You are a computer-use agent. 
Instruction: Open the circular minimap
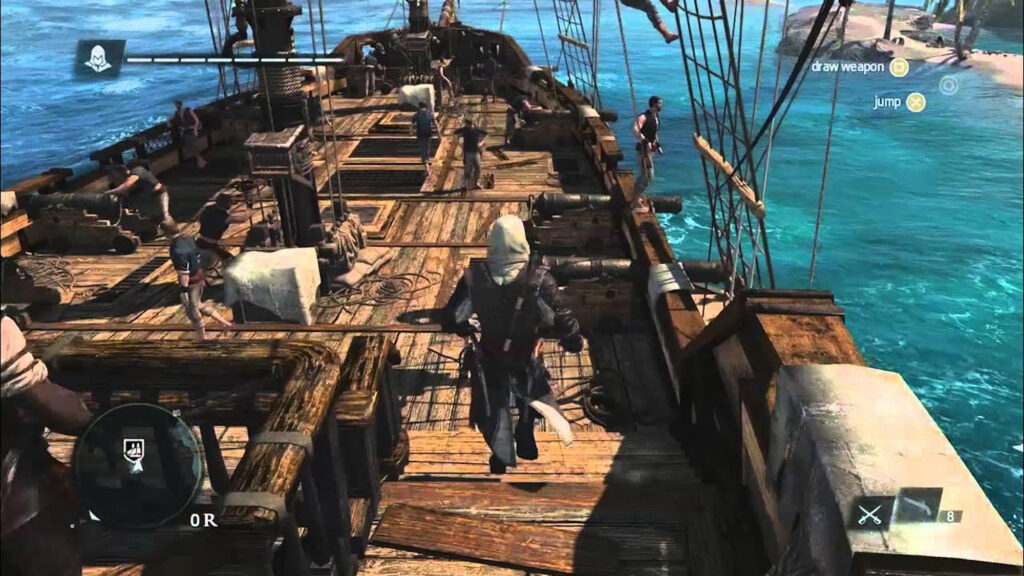click(x=137, y=465)
